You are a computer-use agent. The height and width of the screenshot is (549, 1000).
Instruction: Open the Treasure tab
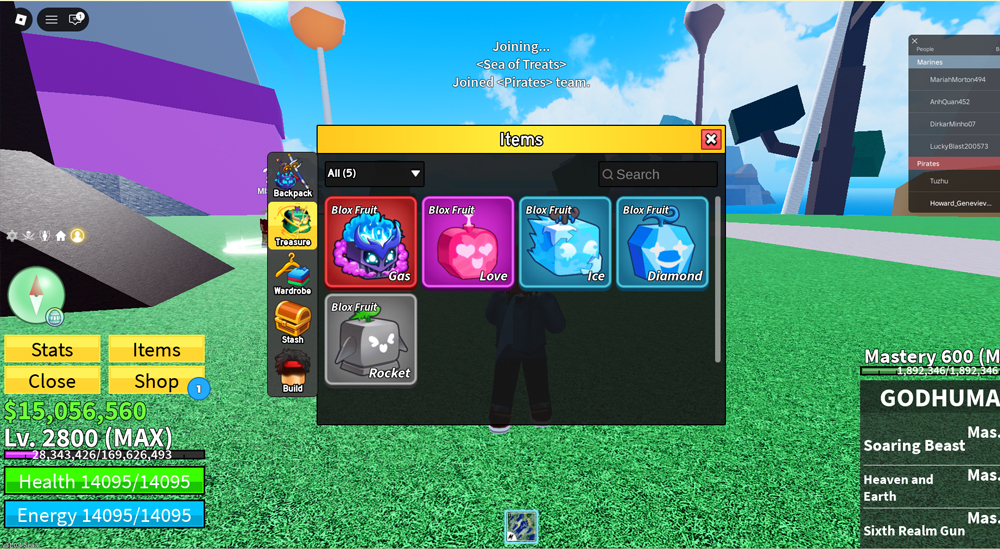click(x=293, y=226)
